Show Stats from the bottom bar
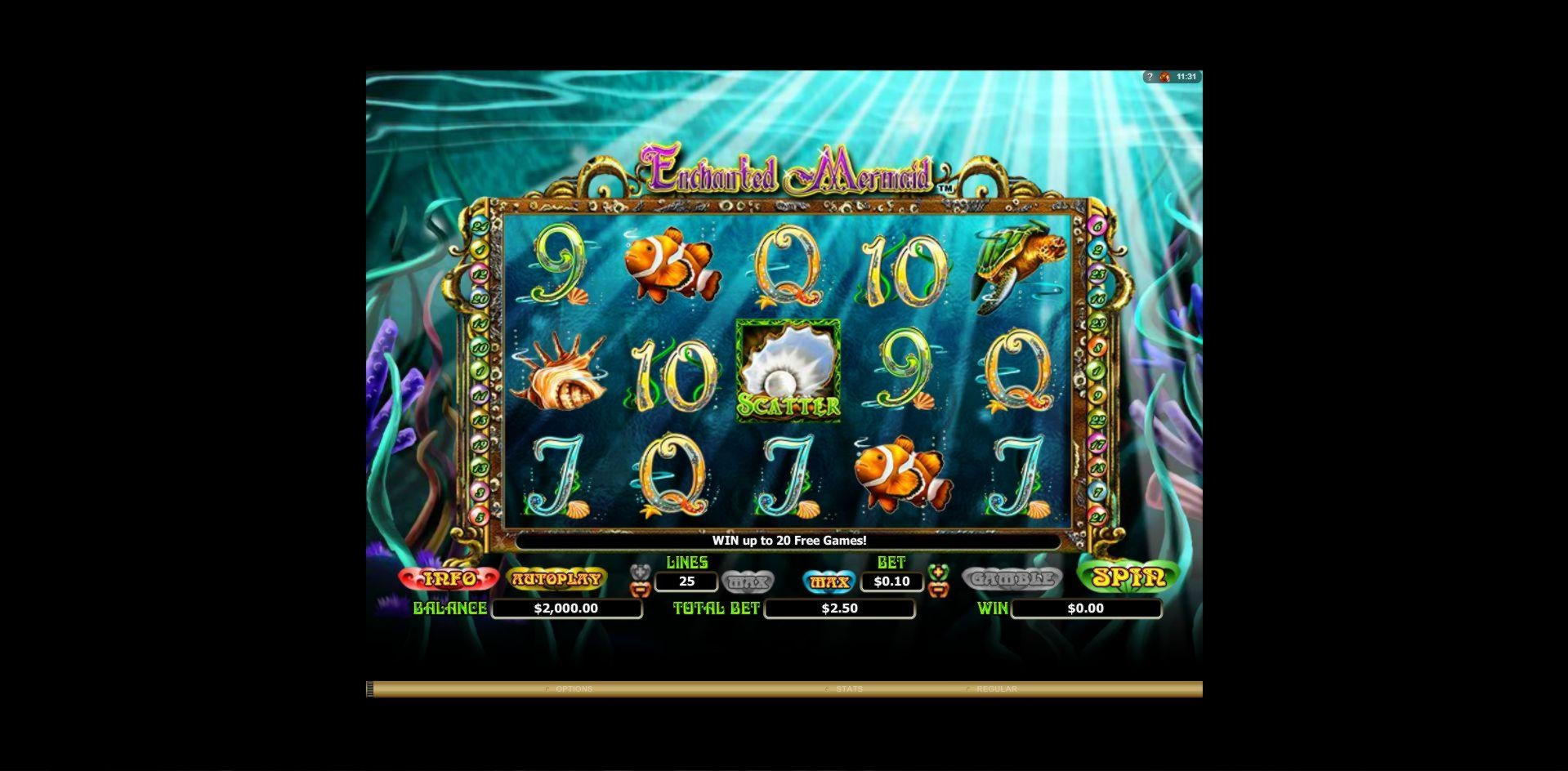 849,689
